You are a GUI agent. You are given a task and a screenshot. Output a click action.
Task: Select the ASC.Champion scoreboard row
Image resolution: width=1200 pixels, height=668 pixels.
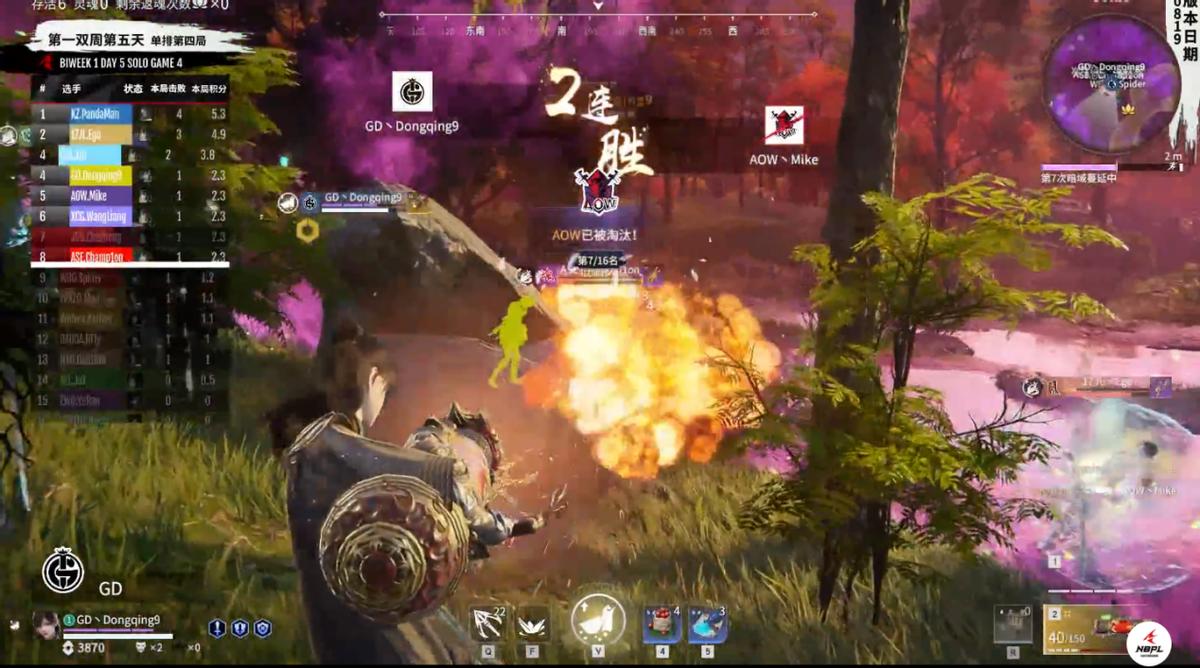(x=130, y=256)
